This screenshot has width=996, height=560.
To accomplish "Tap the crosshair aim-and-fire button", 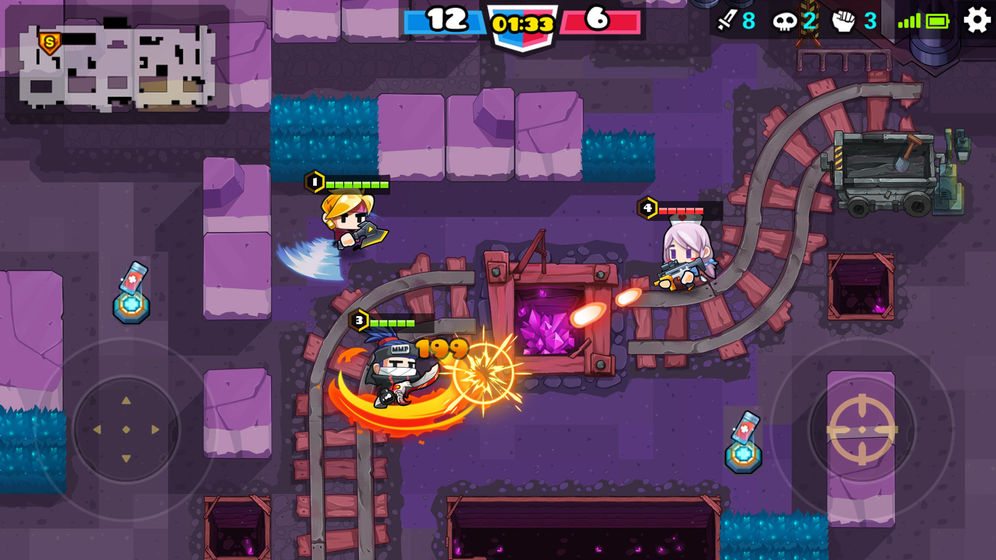I will (861, 430).
